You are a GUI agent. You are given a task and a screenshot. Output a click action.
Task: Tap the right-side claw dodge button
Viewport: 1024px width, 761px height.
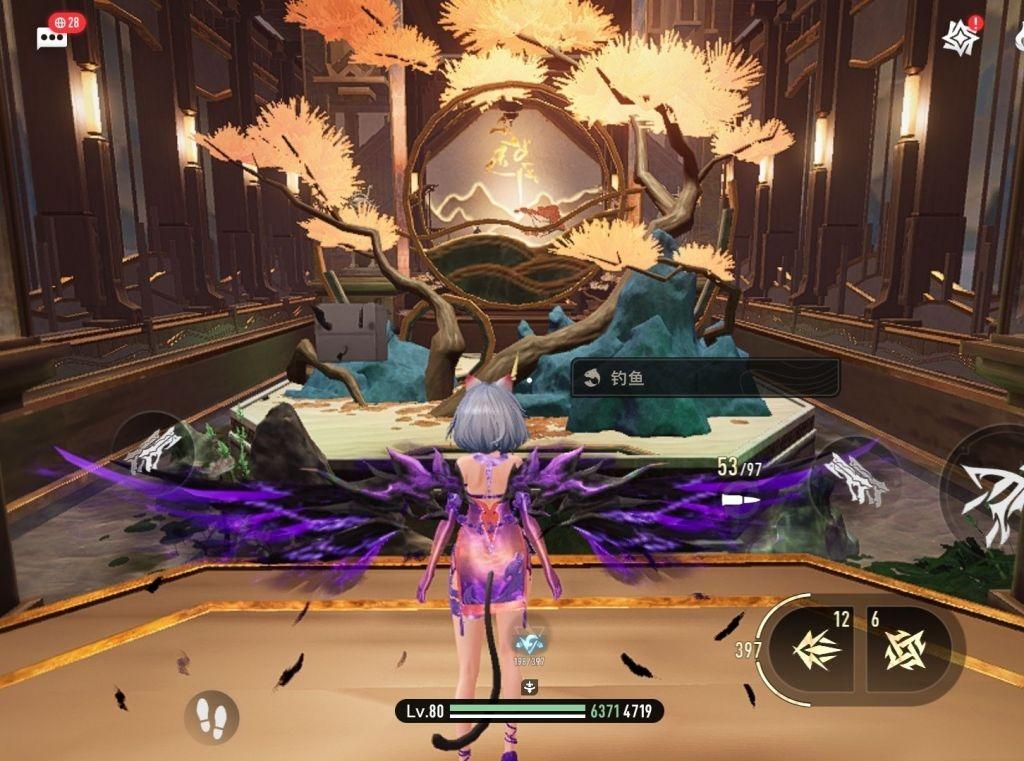(x=853, y=478)
